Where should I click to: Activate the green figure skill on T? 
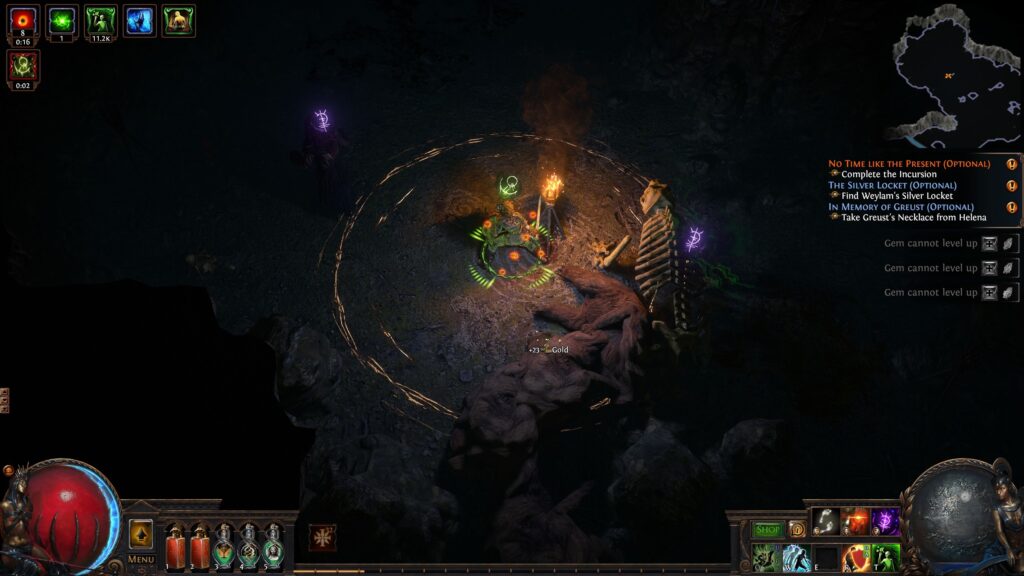point(886,556)
